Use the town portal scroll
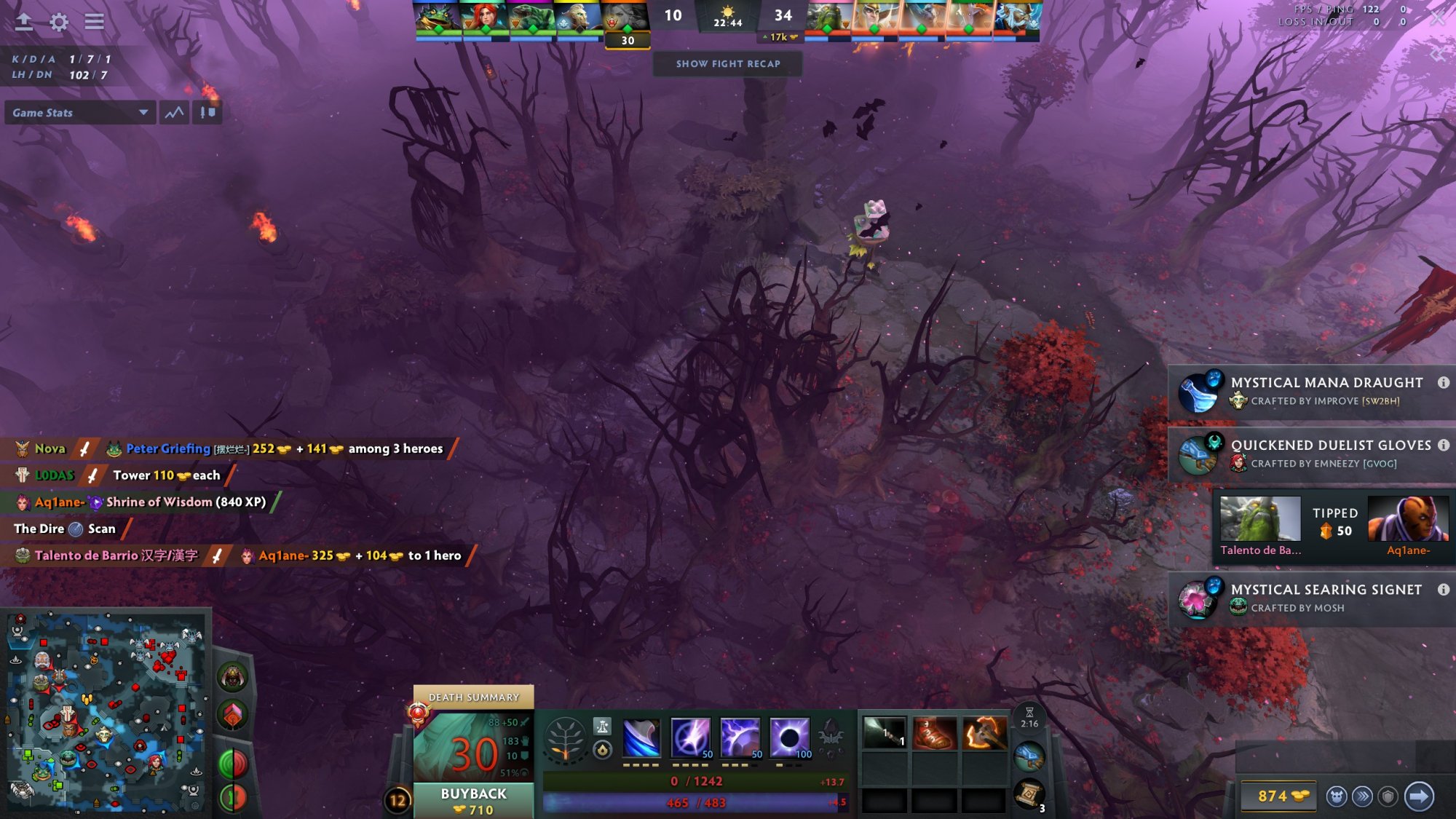 pos(1029,794)
